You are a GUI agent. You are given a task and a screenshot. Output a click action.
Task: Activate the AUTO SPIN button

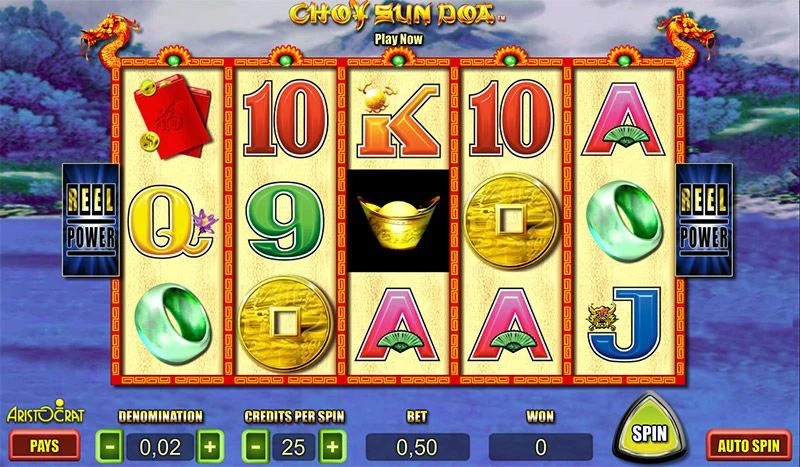point(748,443)
